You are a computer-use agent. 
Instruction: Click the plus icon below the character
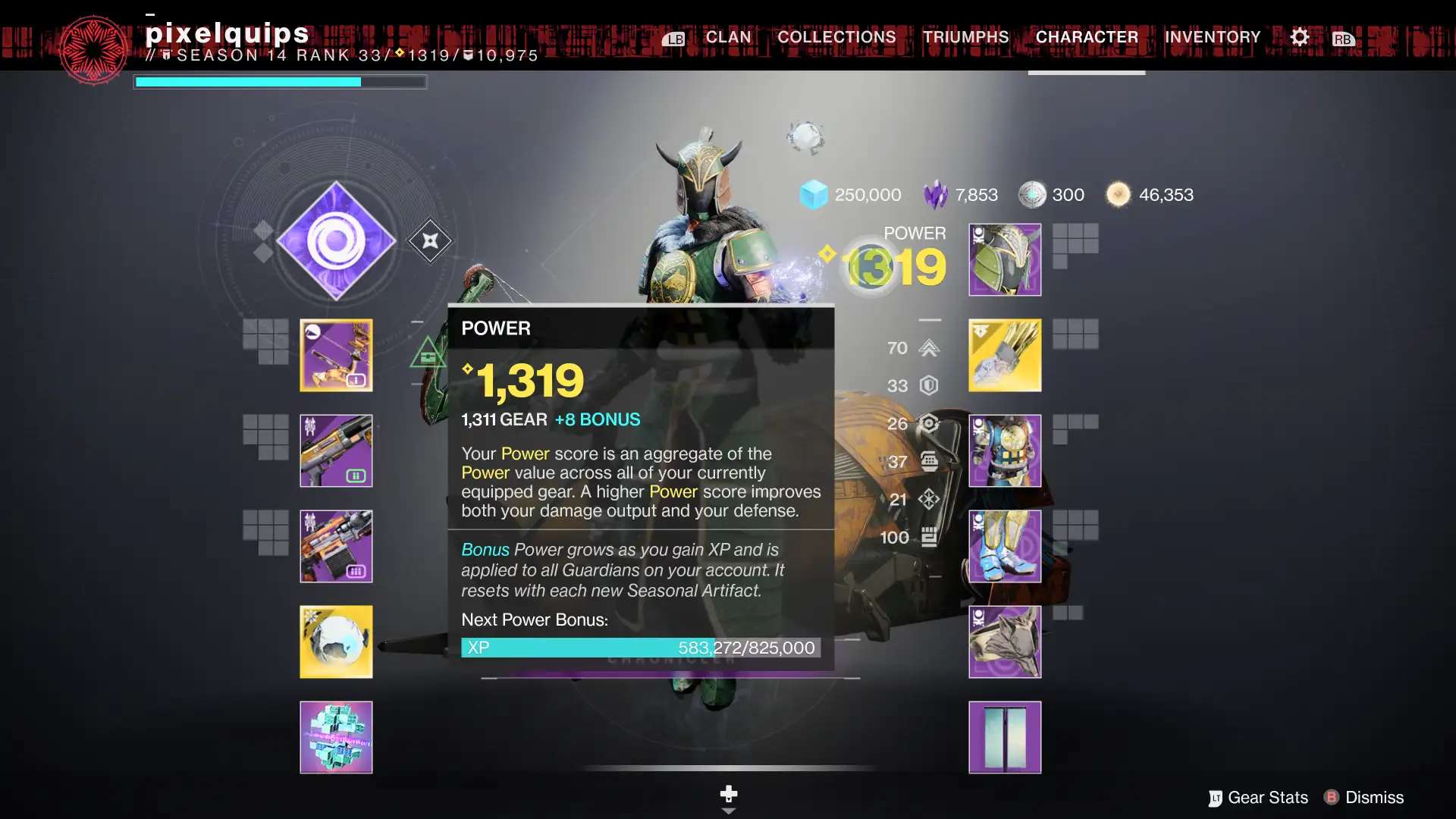(728, 793)
